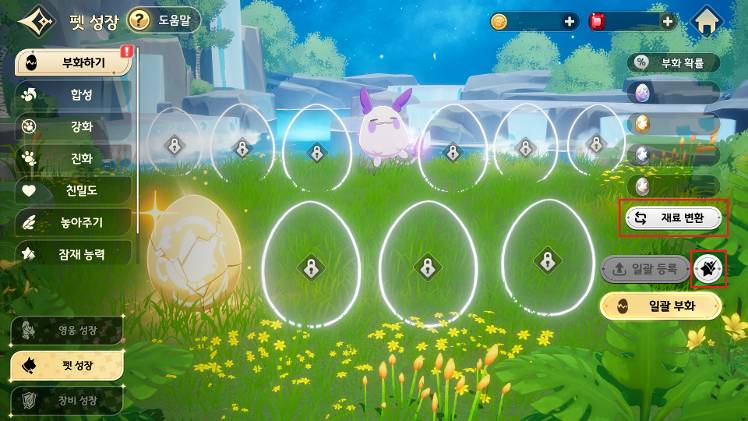
Task: Show the 부화 확률 hatch rates
Action: click(674, 63)
